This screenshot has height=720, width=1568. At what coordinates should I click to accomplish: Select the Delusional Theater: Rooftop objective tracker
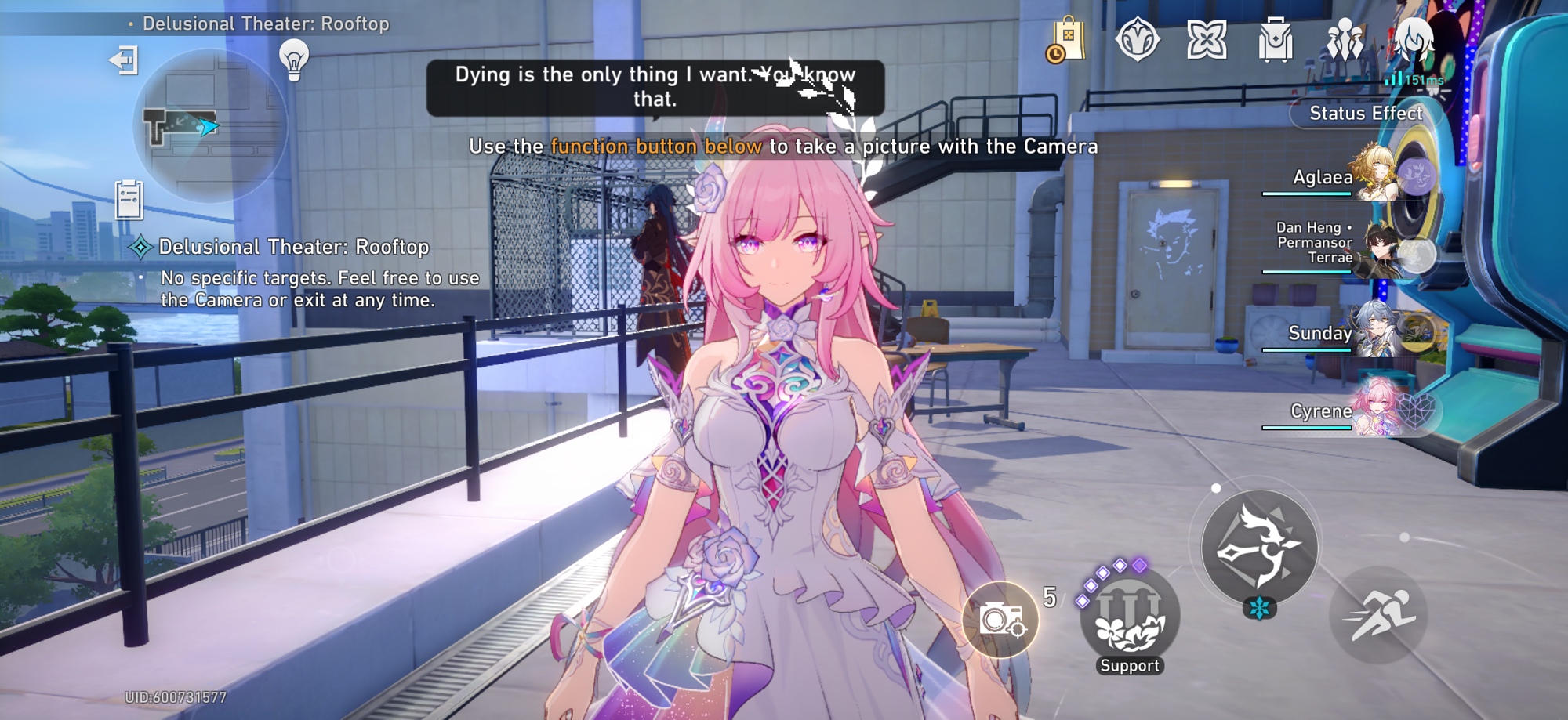pyautogui.click(x=293, y=248)
